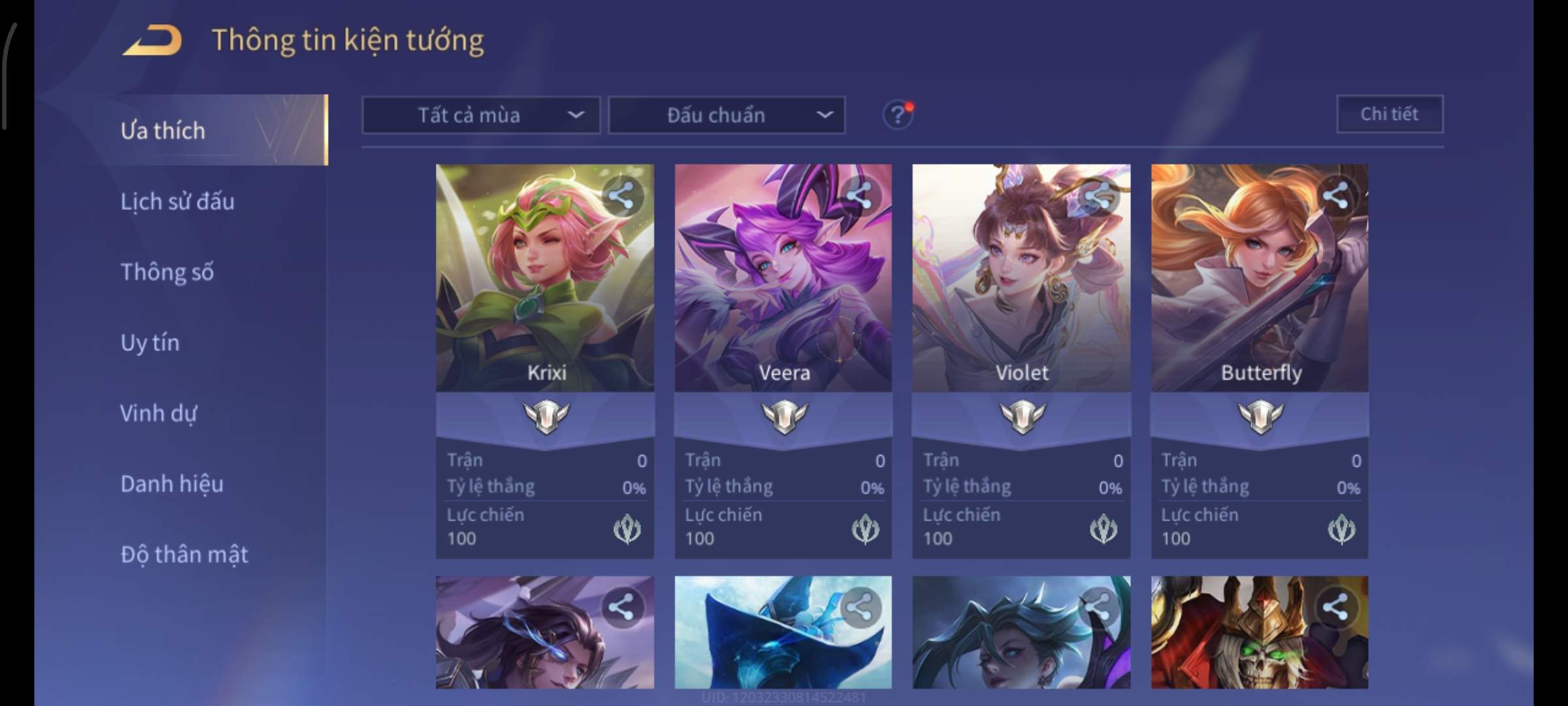Switch to the Ưa thích tab

163,131
